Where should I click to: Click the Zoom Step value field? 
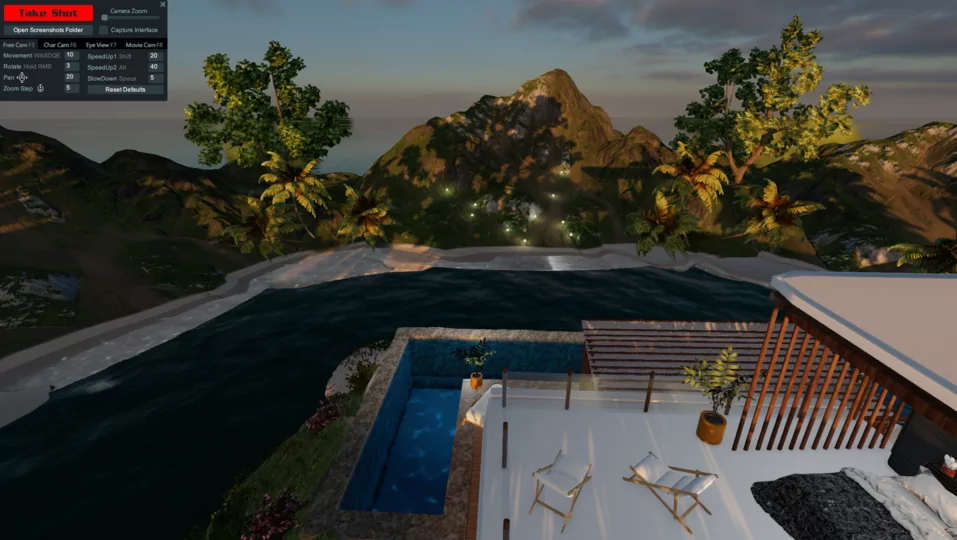[71, 88]
